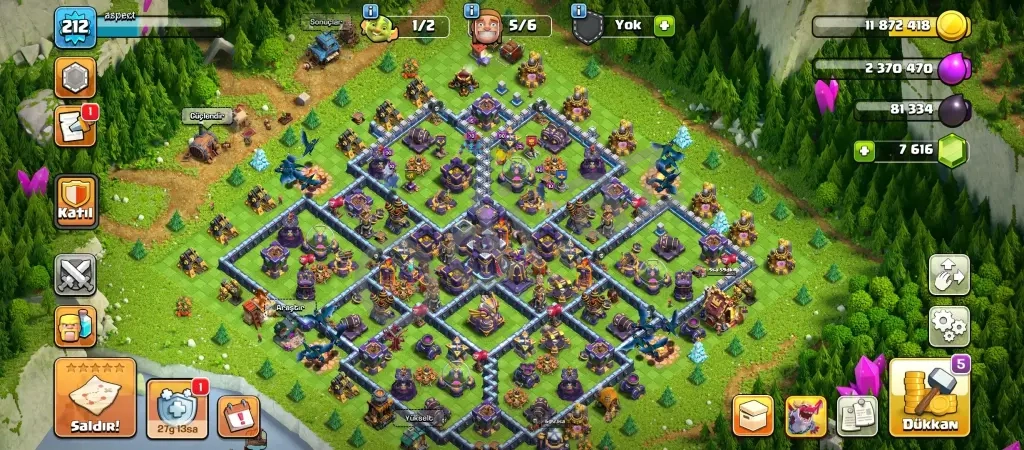Open the dragon creature icon button

pos(805,415)
